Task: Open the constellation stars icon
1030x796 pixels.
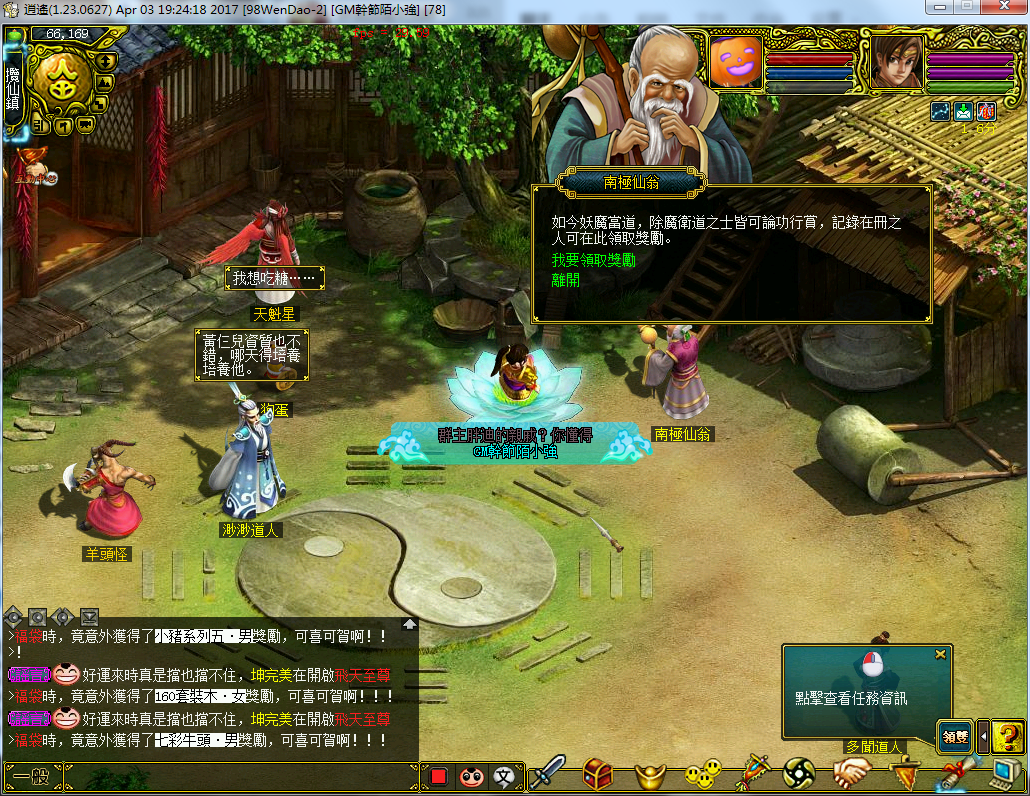Action: click(x=940, y=111)
